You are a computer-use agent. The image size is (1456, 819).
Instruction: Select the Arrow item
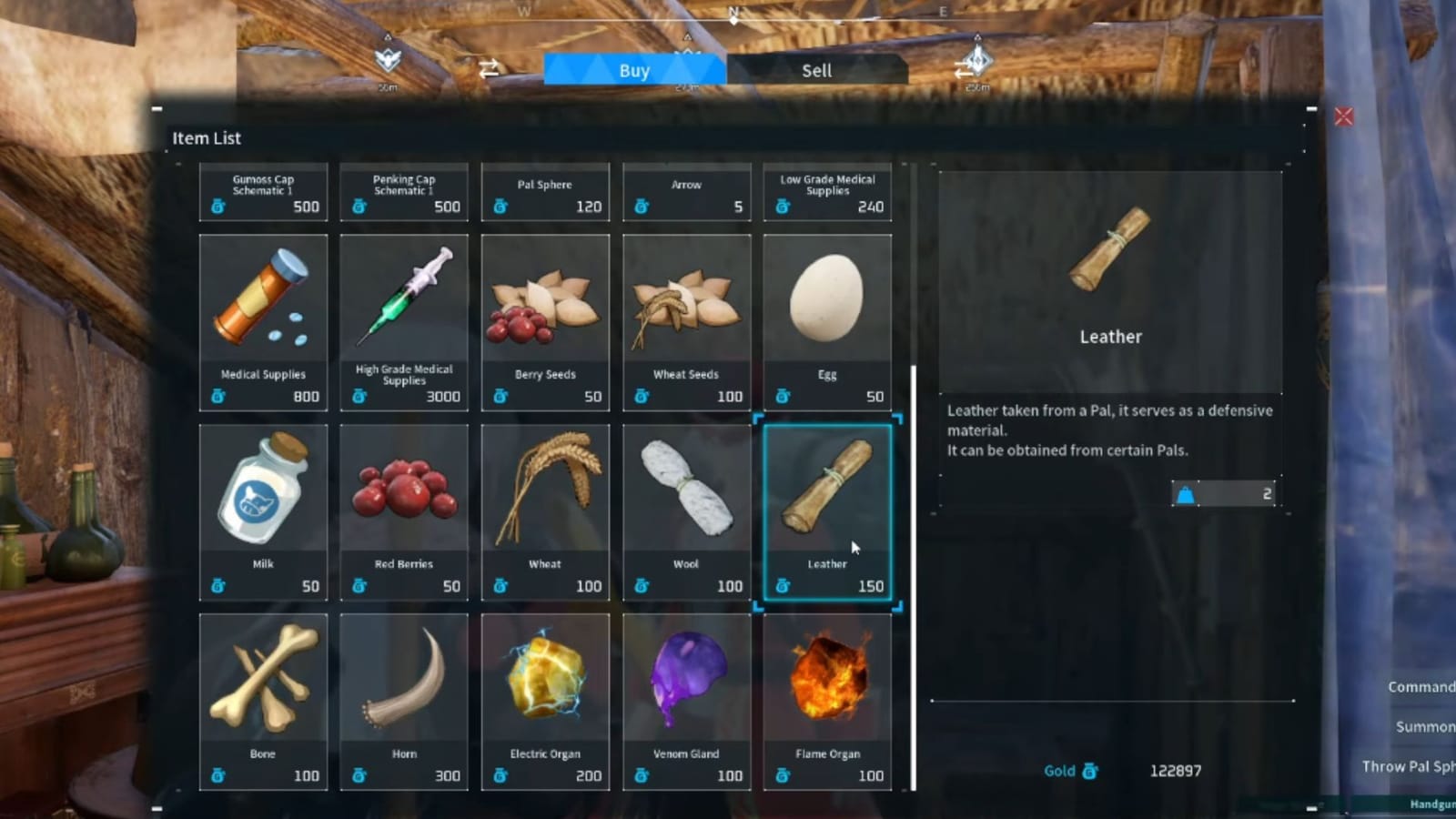pos(686,193)
